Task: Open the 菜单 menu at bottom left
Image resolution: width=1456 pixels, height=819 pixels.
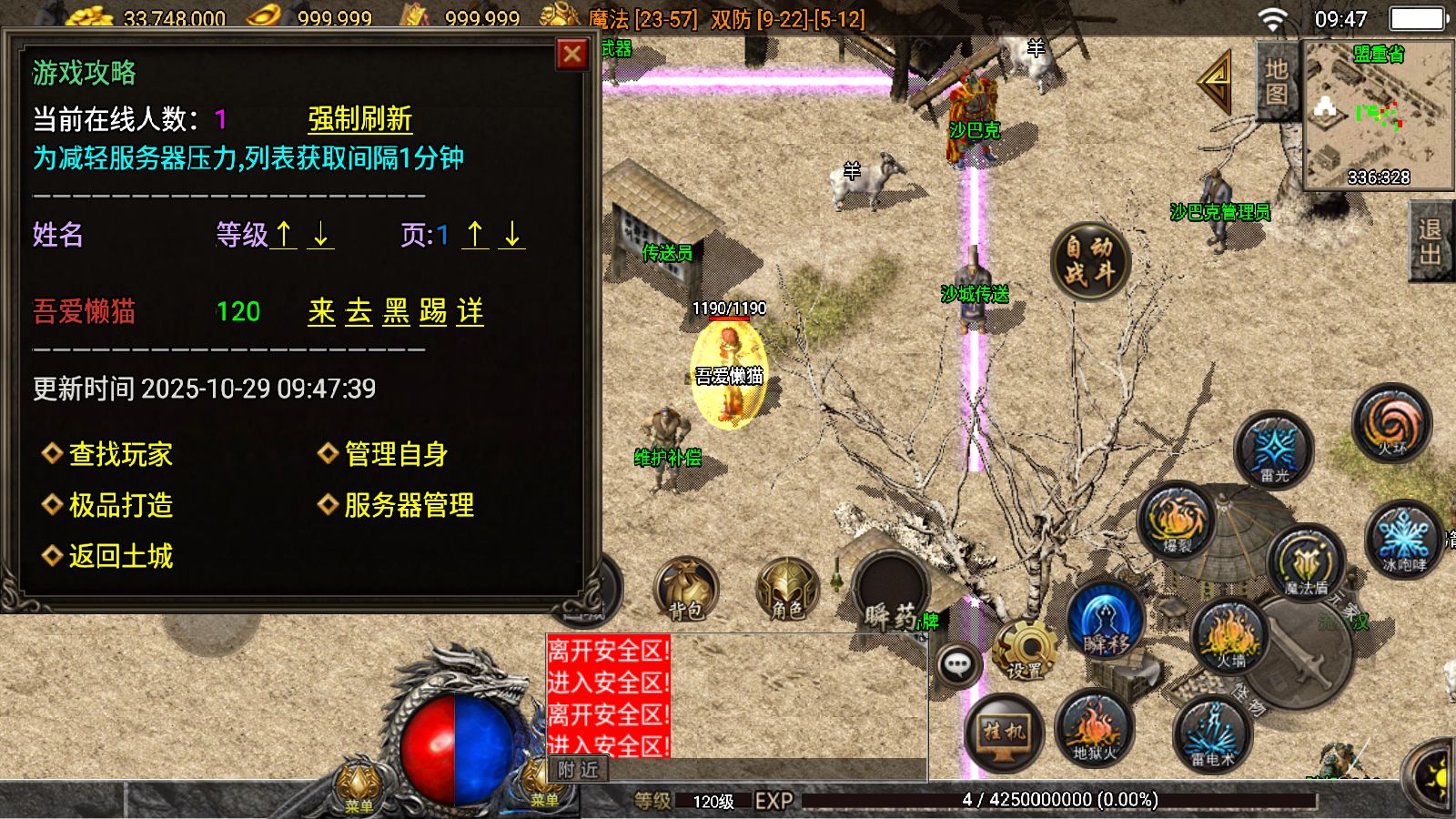Action: [x=358, y=792]
